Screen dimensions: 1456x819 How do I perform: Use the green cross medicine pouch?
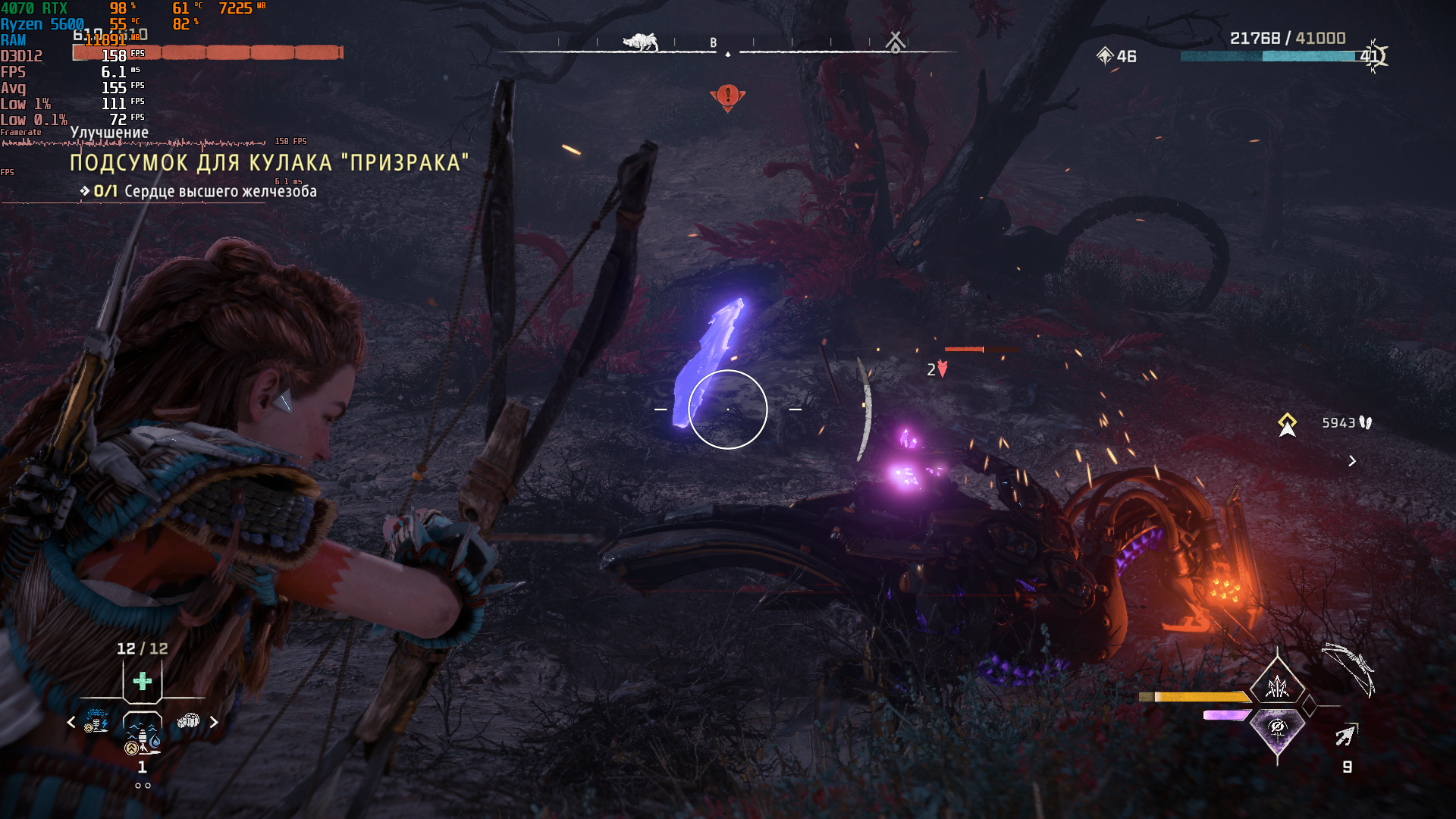[x=143, y=681]
